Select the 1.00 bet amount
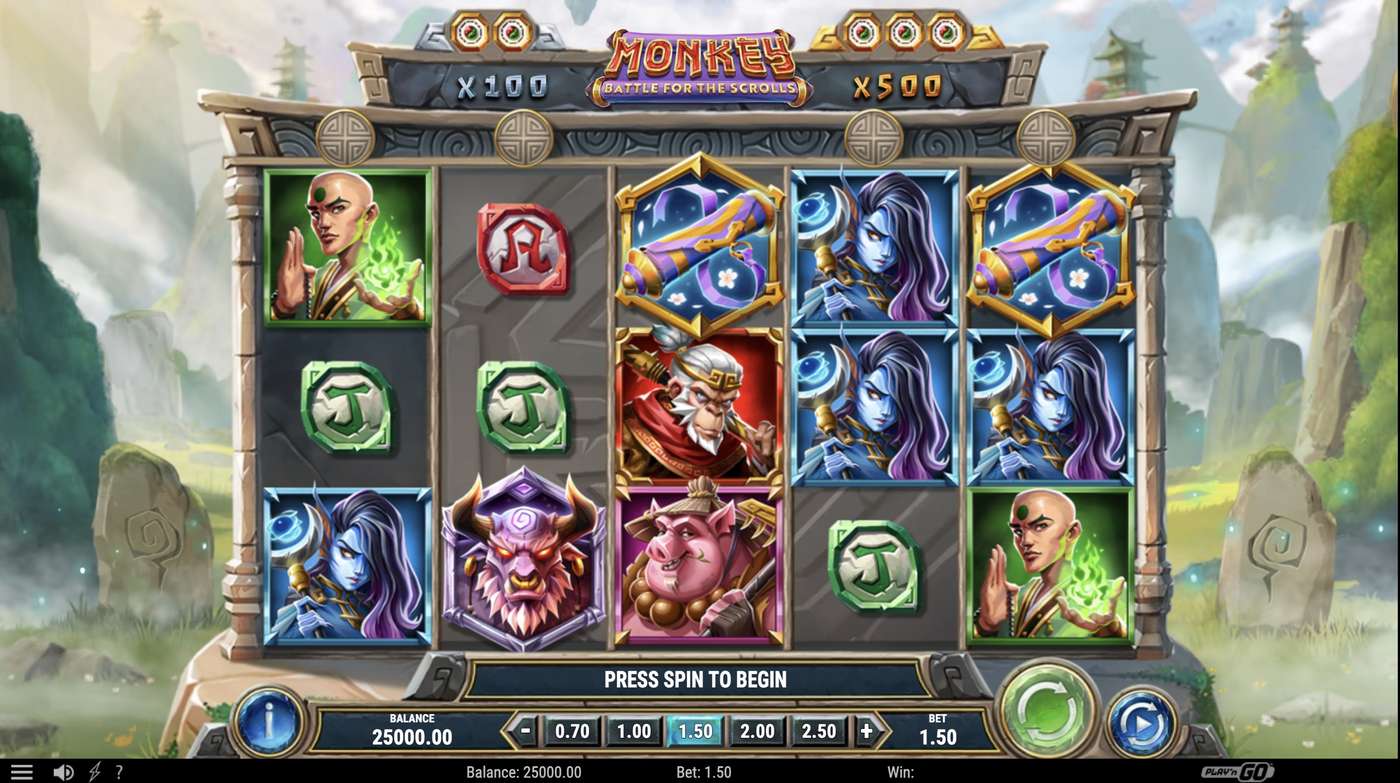 click(x=633, y=731)
